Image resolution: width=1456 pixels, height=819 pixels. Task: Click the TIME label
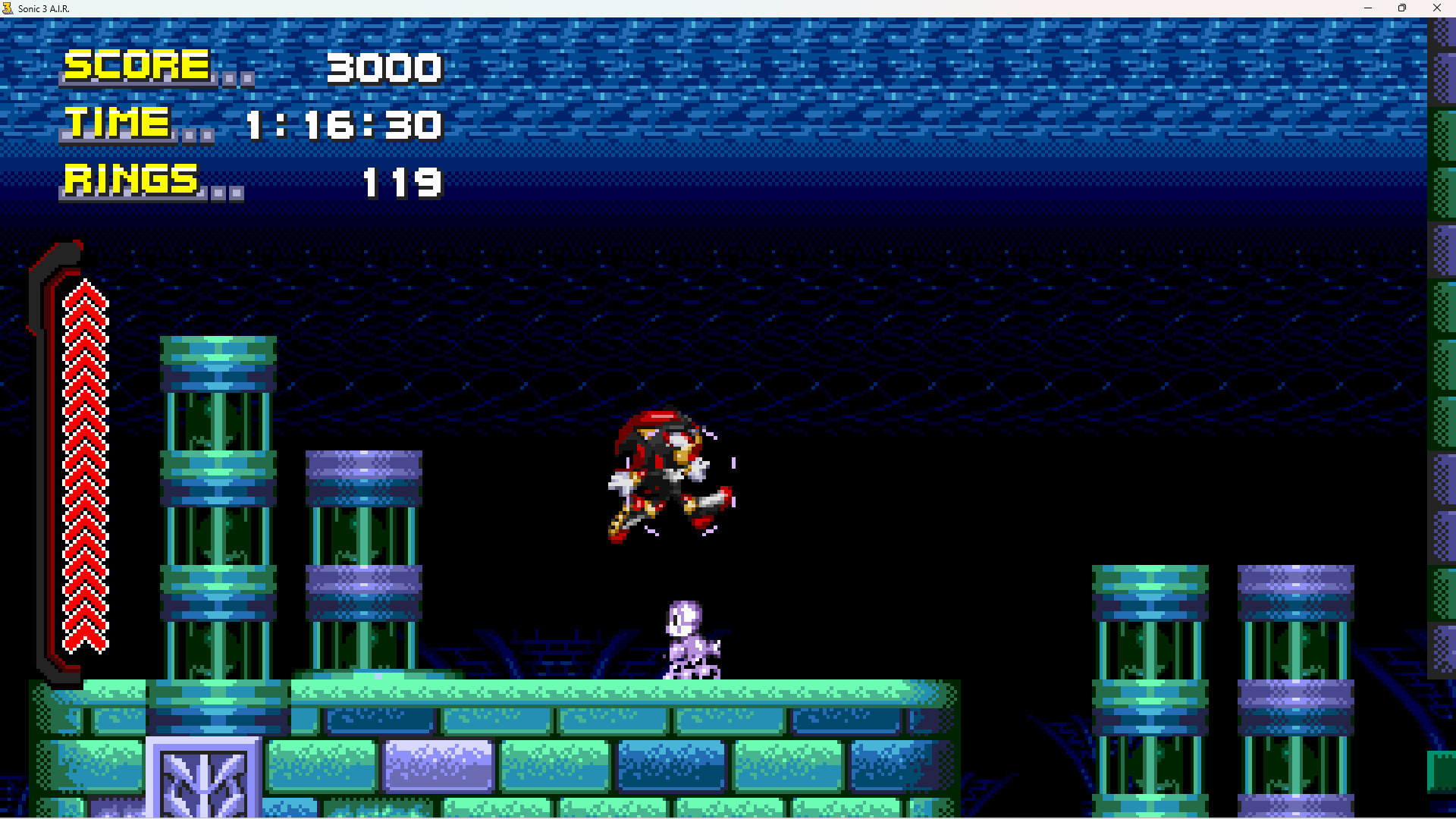point(118,124)
